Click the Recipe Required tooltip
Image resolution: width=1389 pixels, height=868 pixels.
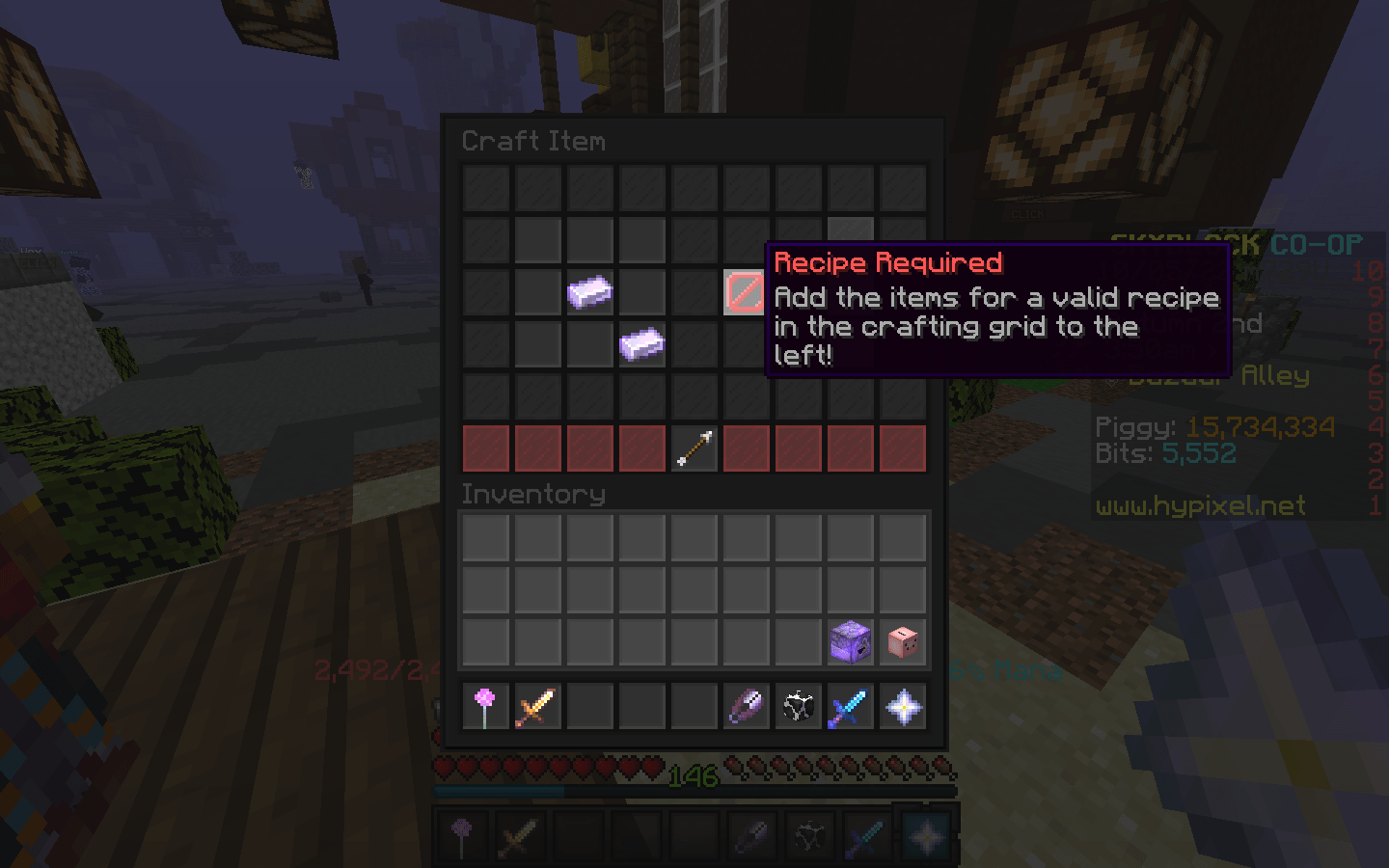coord(997,309)
